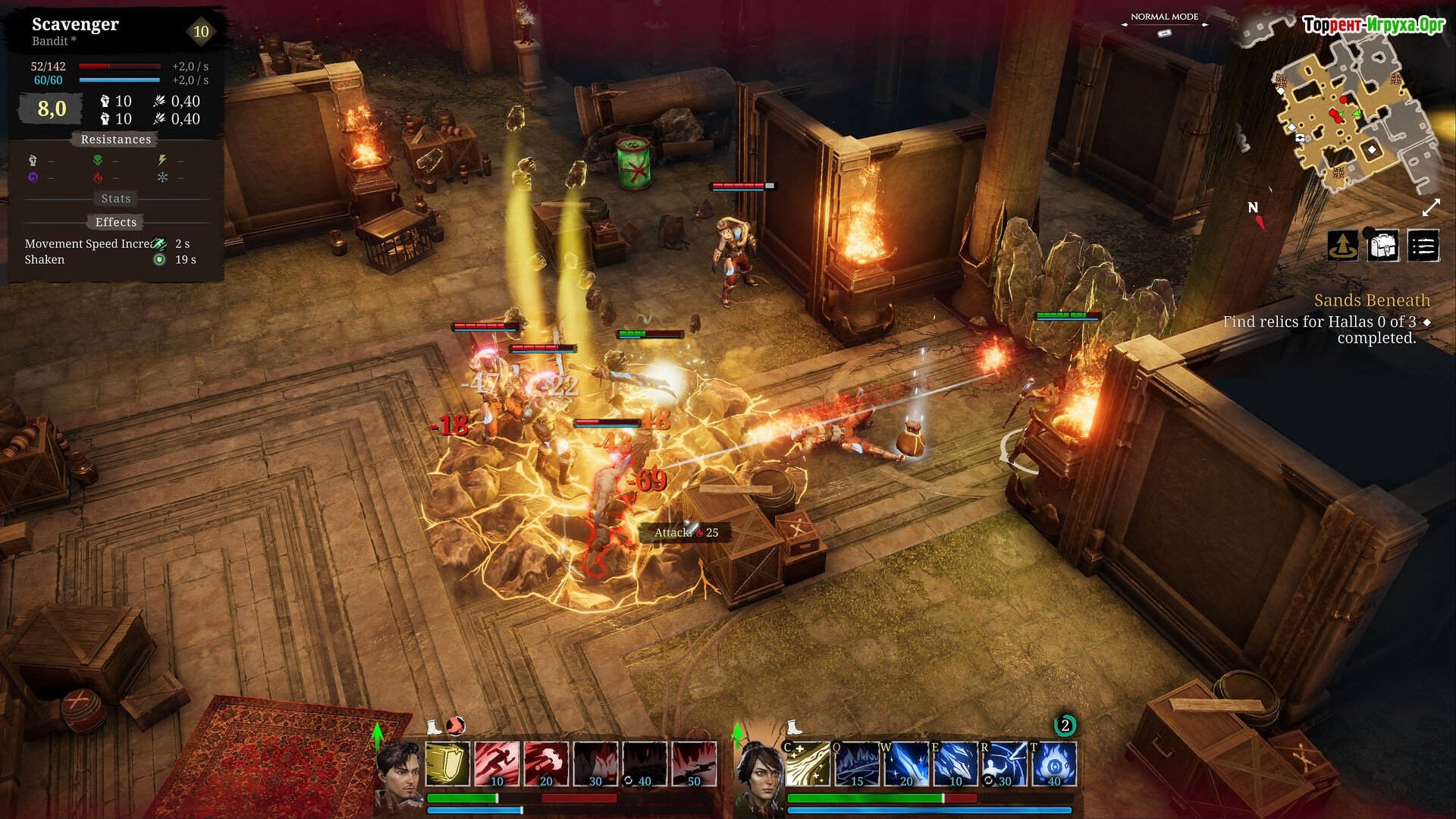Use the E frost crystals spell
This screenshot has height=819, width=1456.
(x=955, y=764)
